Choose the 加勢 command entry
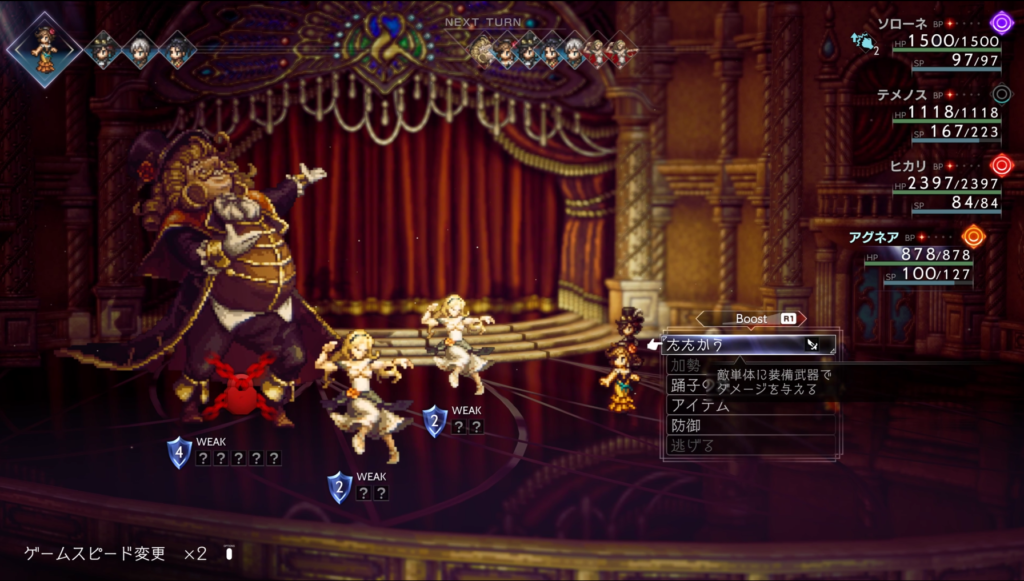 pos(689,365)
